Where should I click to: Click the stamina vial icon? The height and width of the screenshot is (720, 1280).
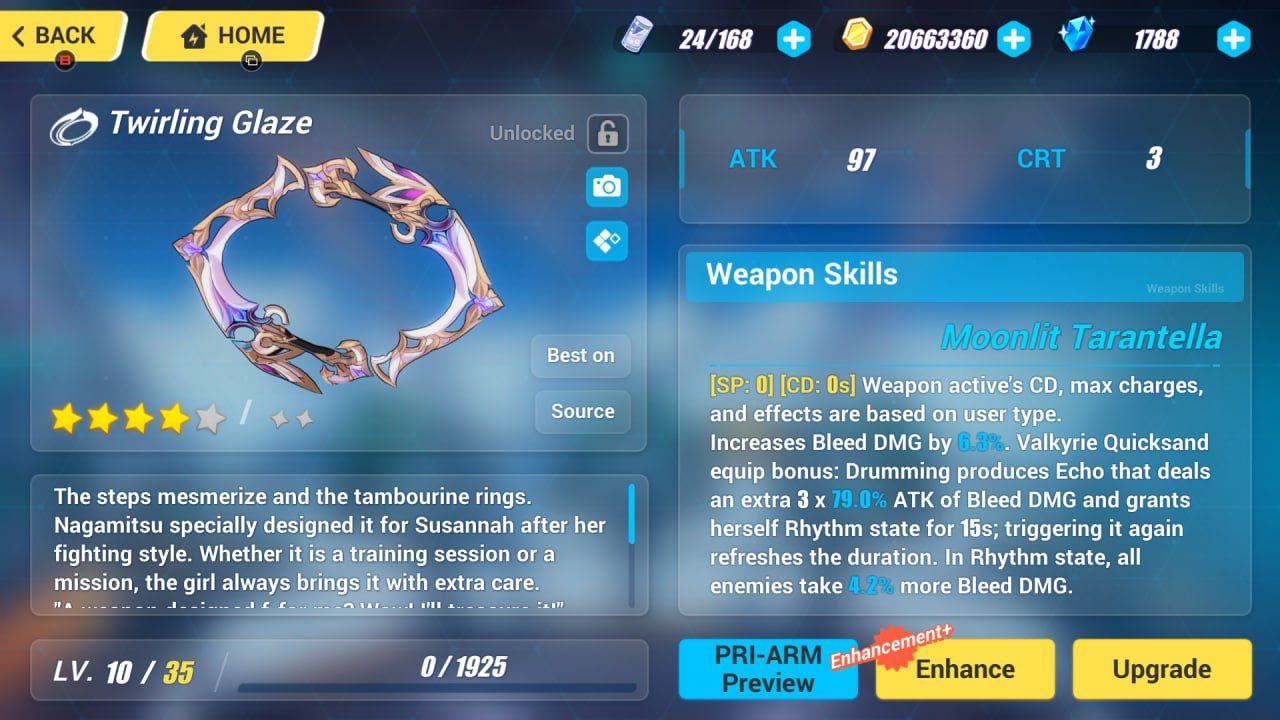pyautogui.click(x=638, y=36)
